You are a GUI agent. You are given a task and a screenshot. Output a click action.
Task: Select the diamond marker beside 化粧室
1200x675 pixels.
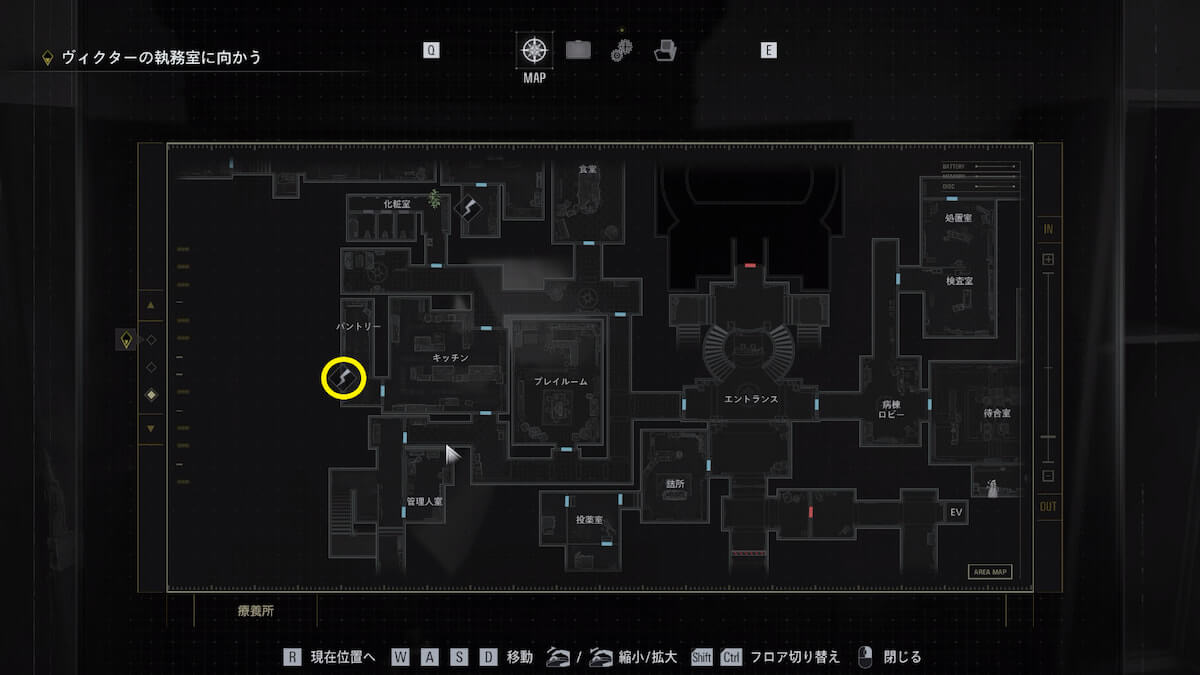click(x=469, y=208)
